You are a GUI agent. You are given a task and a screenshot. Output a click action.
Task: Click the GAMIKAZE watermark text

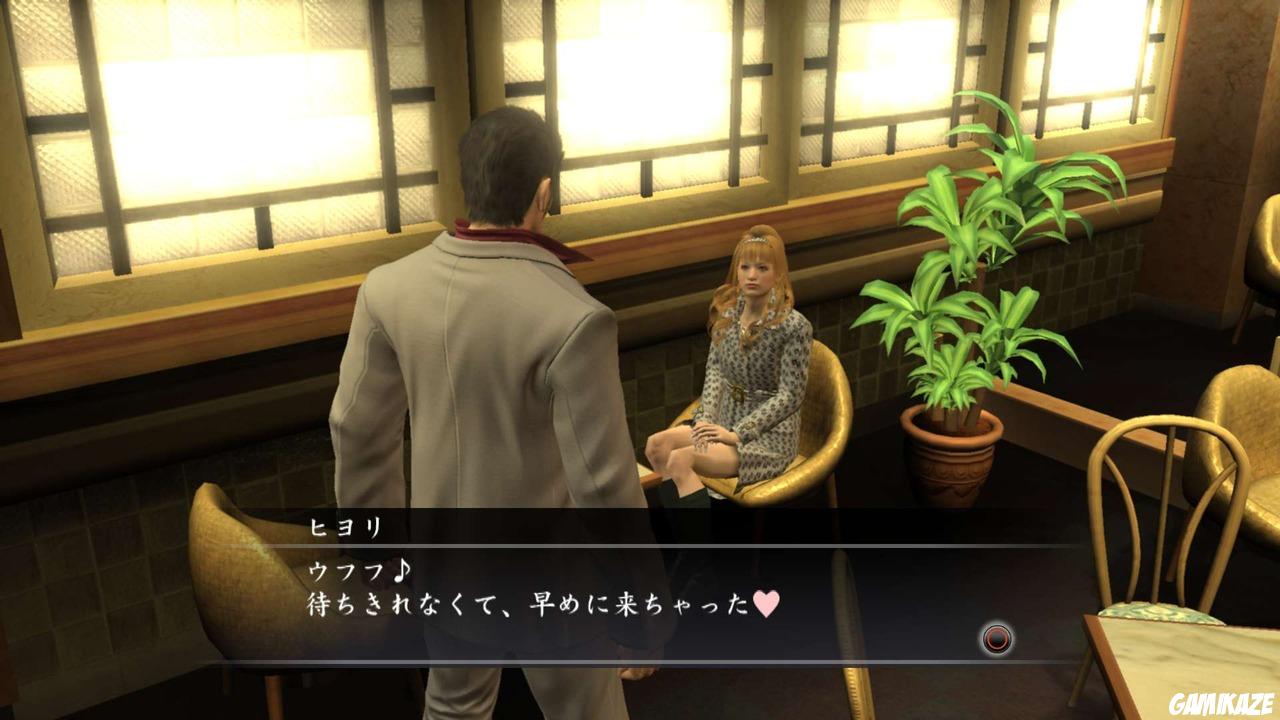point(1222,703)
